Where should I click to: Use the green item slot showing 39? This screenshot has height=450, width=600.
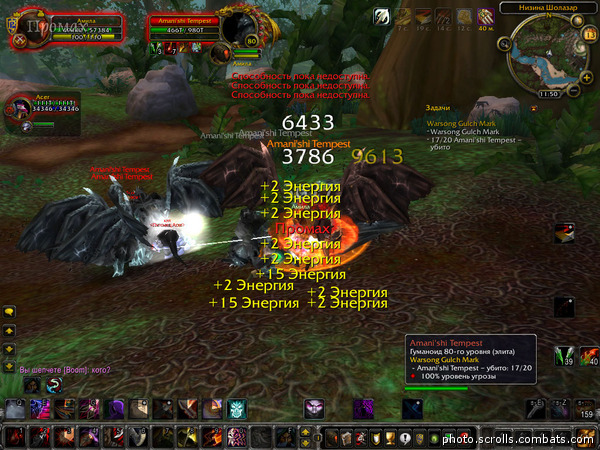[565, 354]
